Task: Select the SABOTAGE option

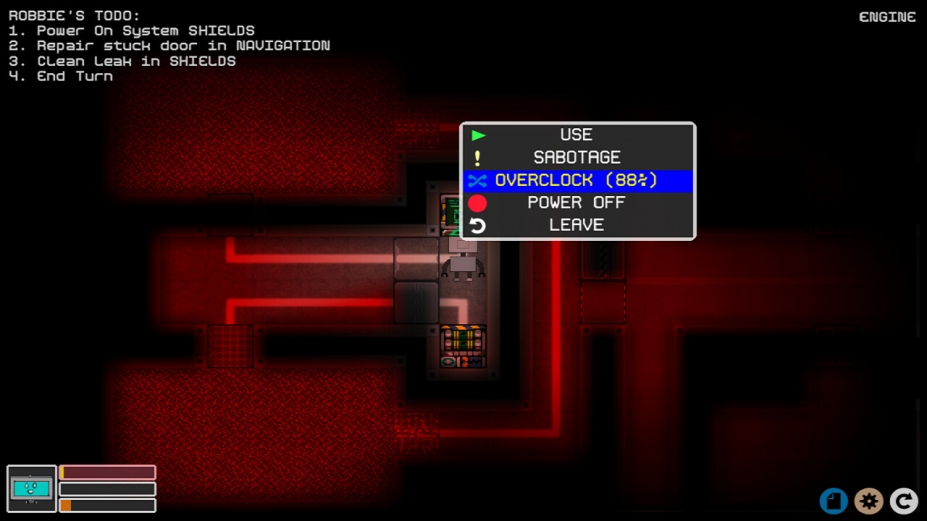Action: [x=577, y=158]
